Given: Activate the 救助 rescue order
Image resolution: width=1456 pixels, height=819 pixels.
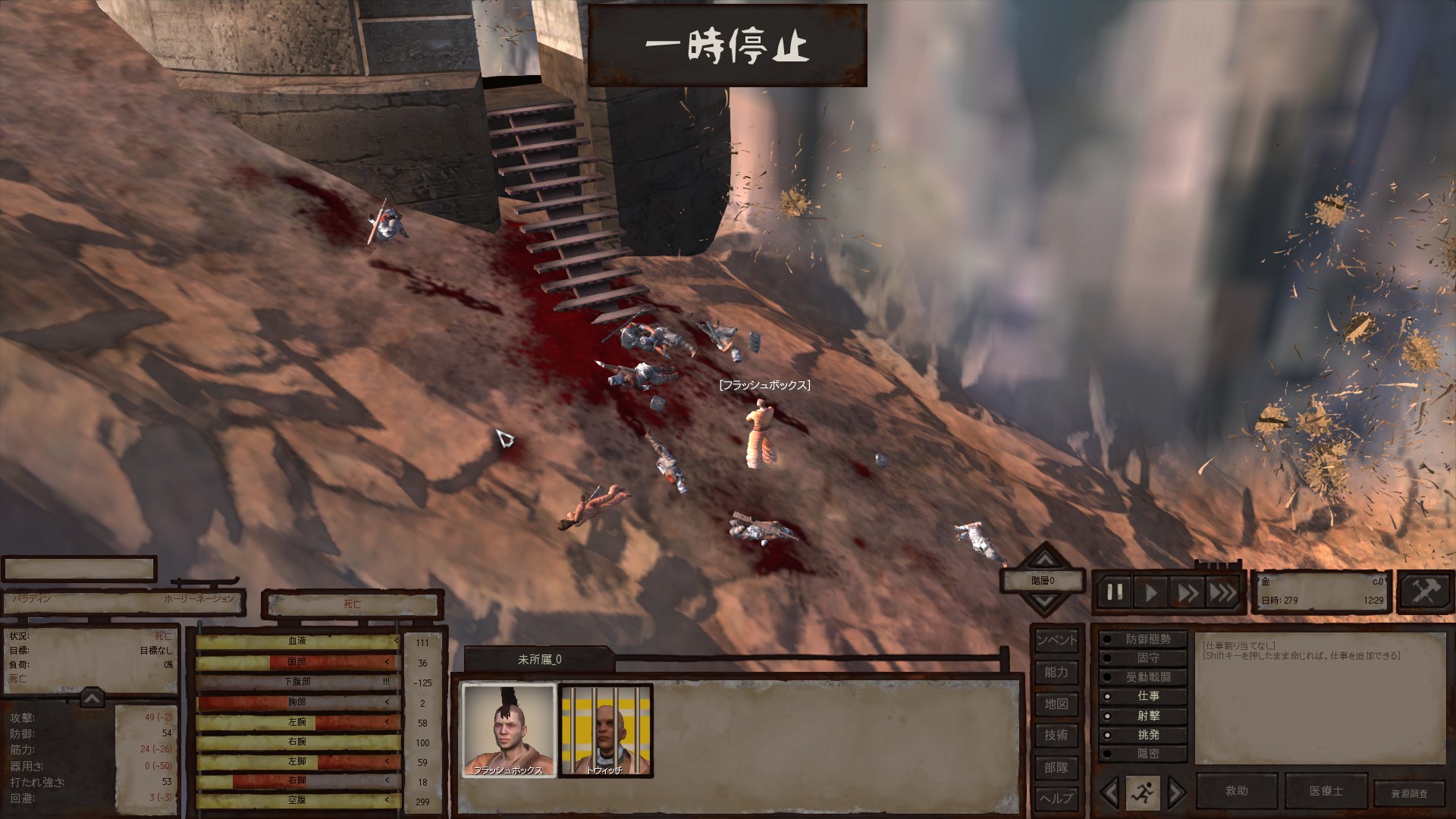Looking at the screenshot, I should point(1237,791).
